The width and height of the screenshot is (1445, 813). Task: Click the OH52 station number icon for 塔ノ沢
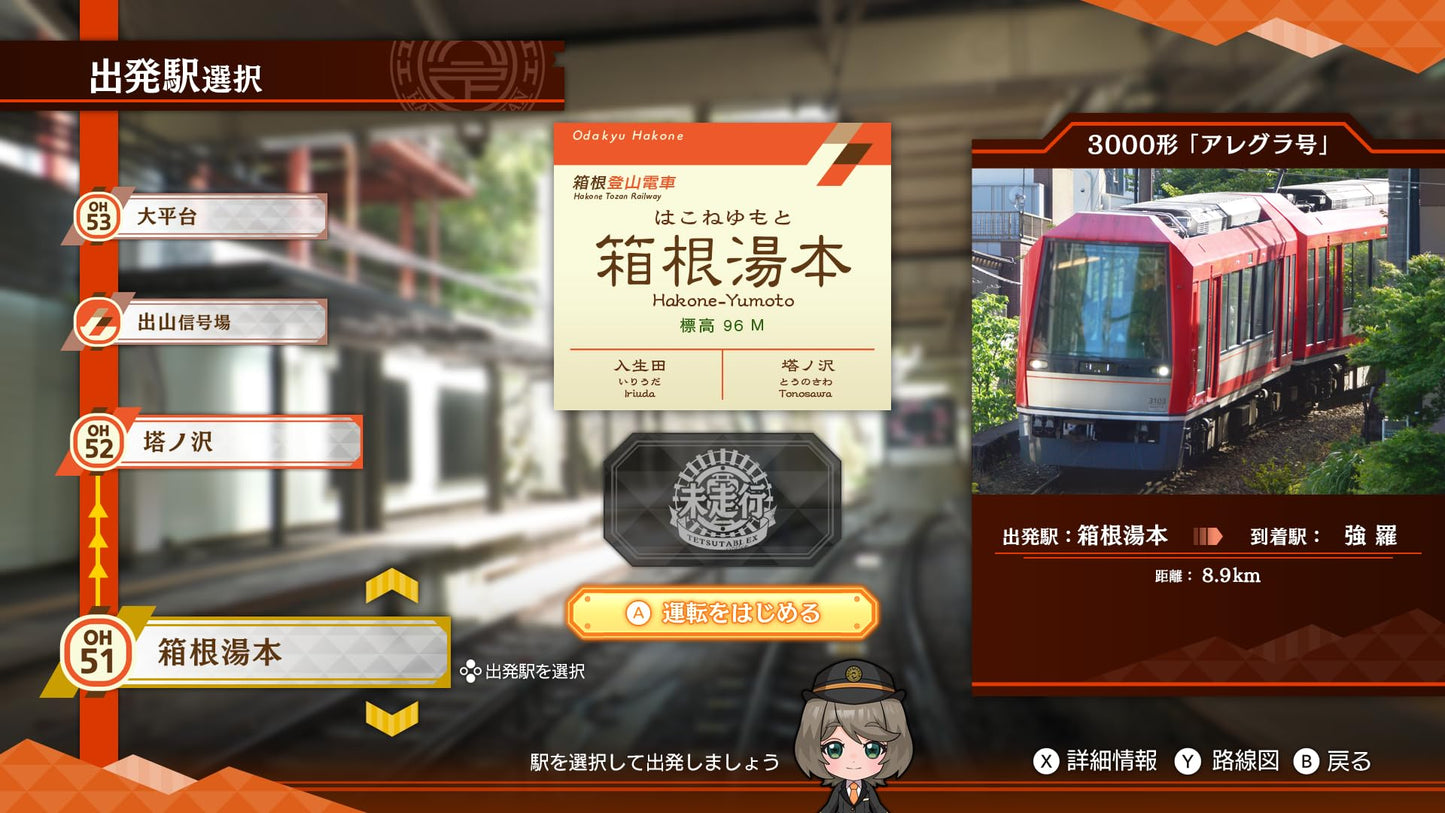[99, 440]
